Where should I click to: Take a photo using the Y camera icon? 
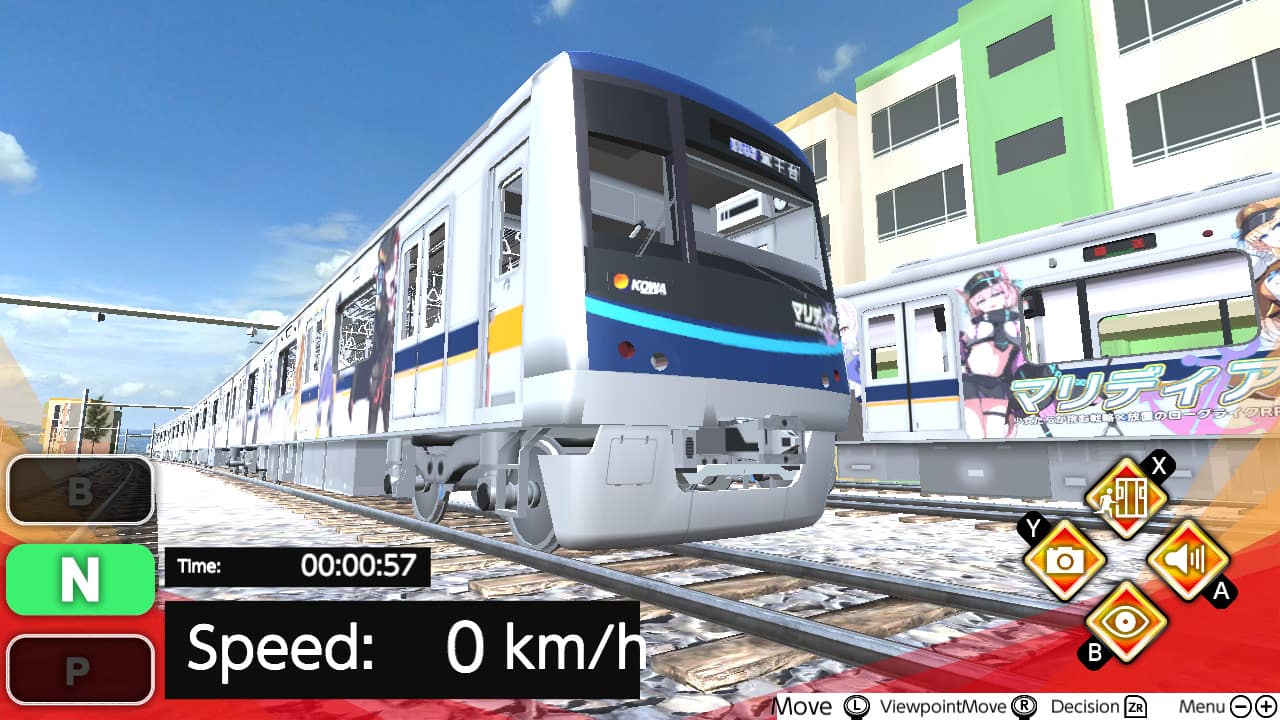point(1064,560)
